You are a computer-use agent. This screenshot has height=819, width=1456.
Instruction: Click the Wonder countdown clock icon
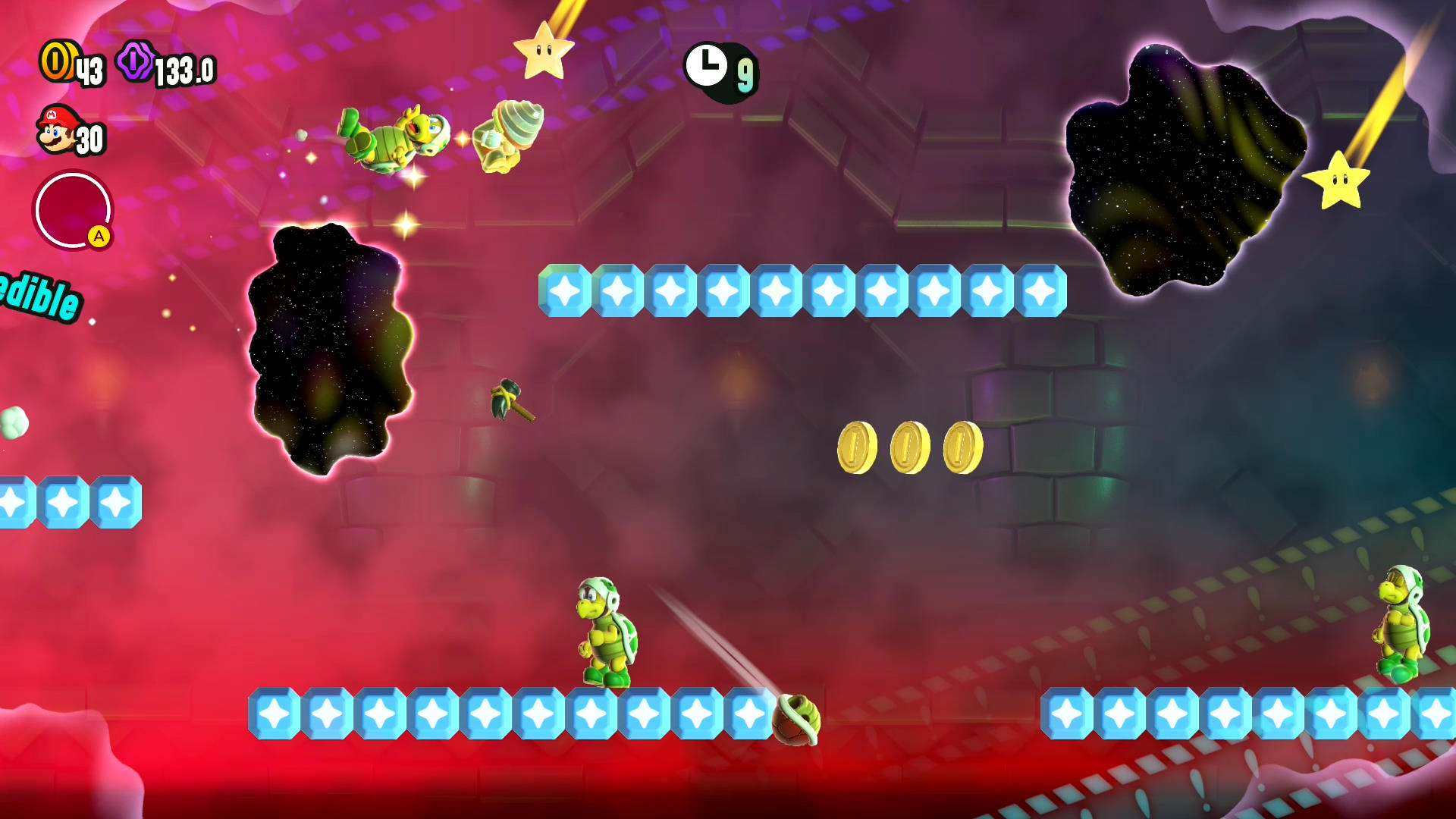pyautogui.click(x=706, y=65)
